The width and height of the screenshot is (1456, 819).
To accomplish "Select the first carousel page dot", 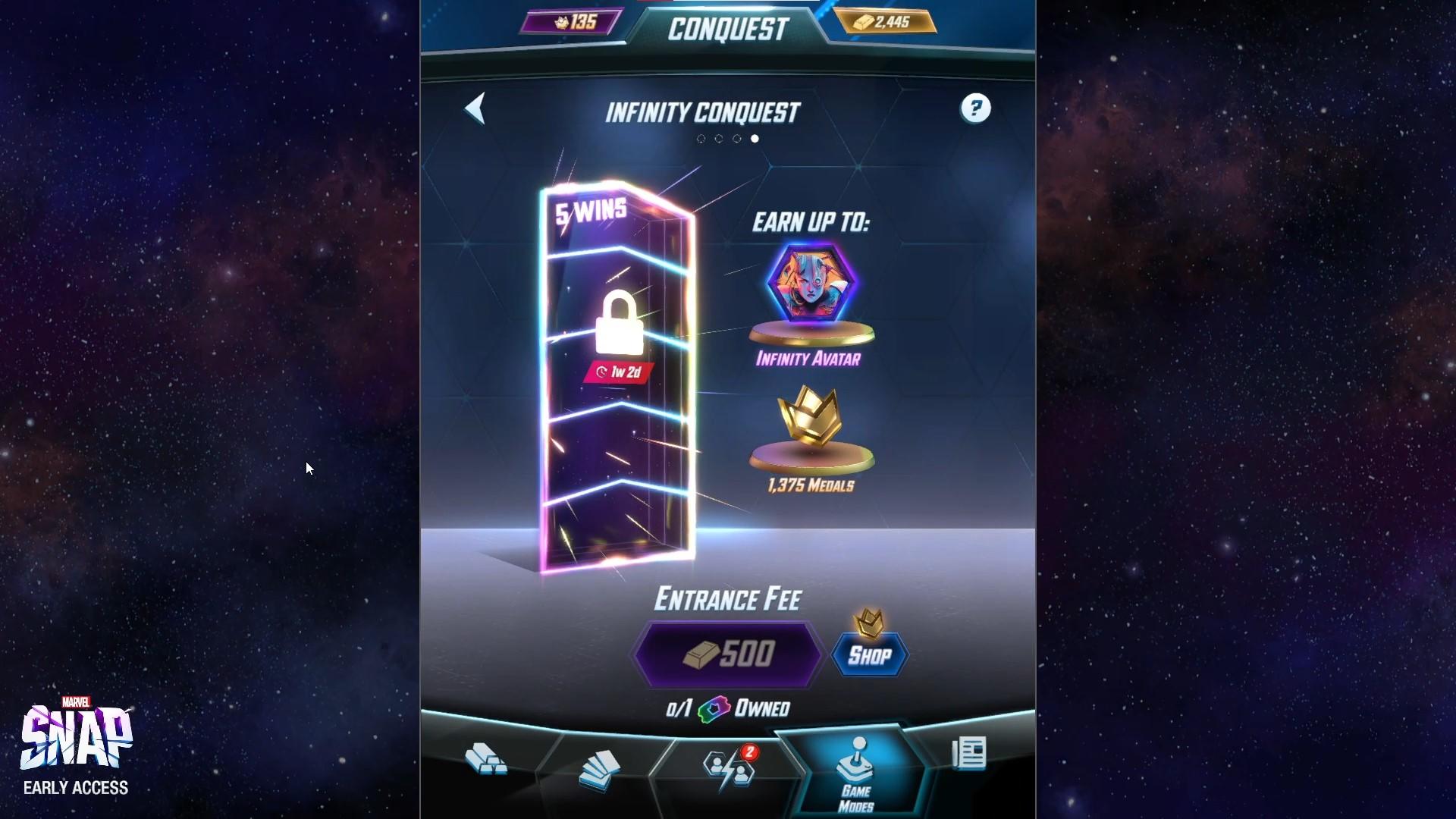I will [x=700, y=138].
